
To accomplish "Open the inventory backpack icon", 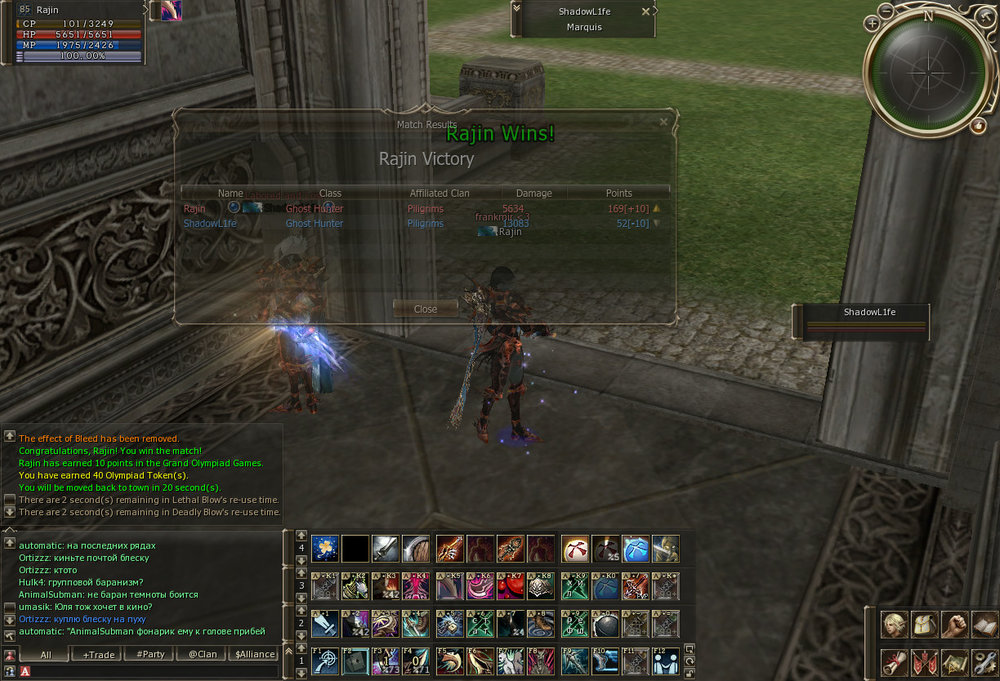I will click(x=925, y=625).
